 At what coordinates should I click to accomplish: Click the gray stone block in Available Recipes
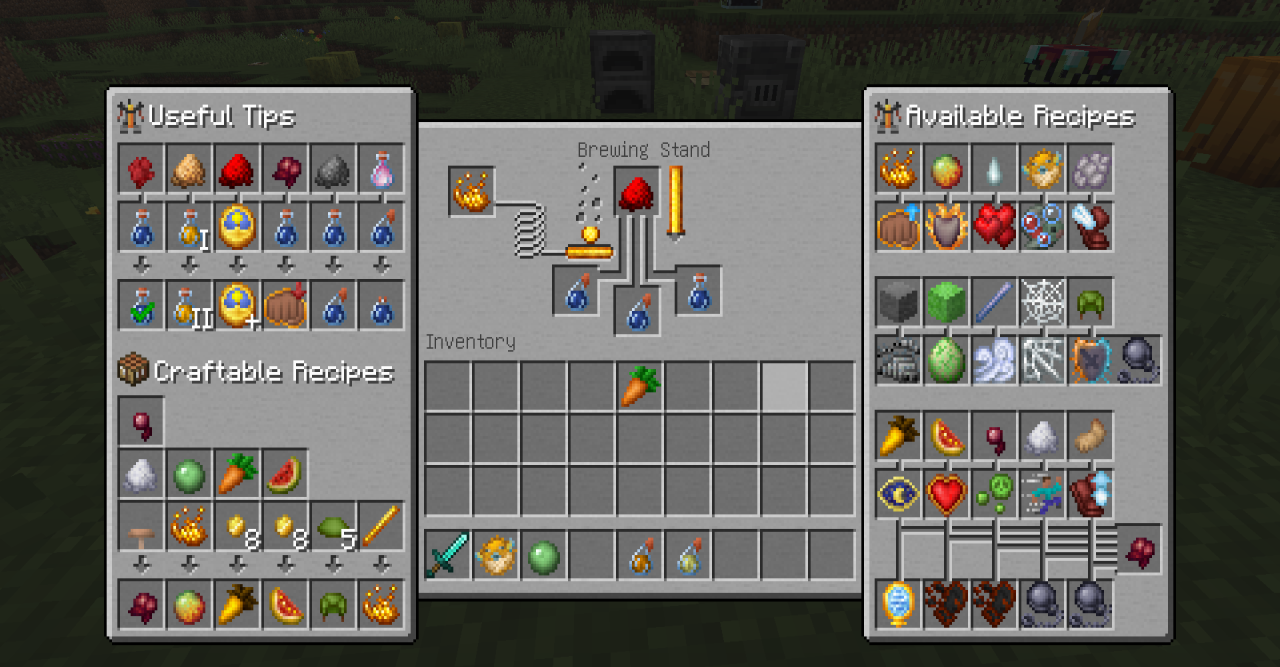(x=898, y=301)
